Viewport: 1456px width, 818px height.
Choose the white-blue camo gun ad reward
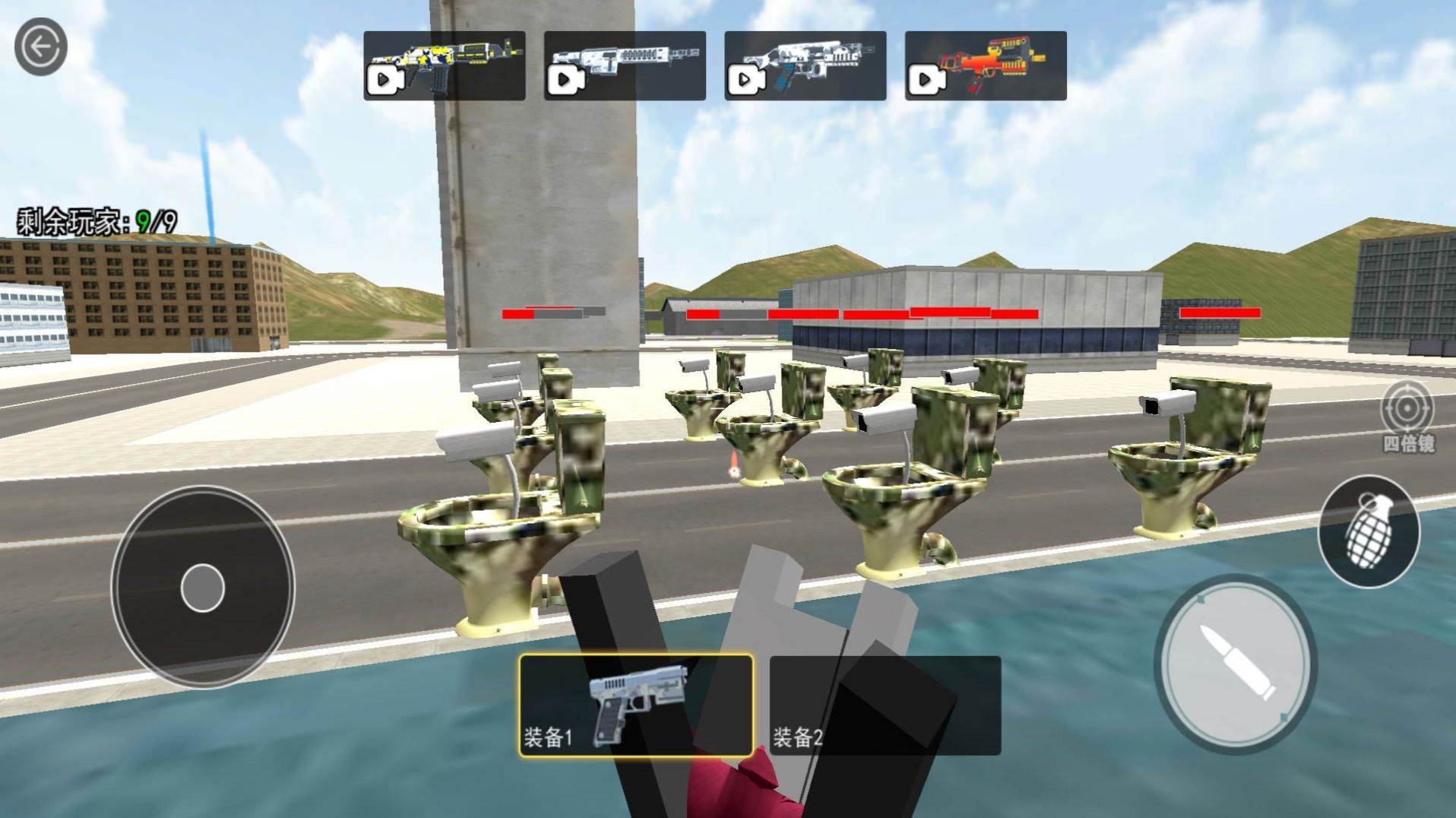(805, 65)
